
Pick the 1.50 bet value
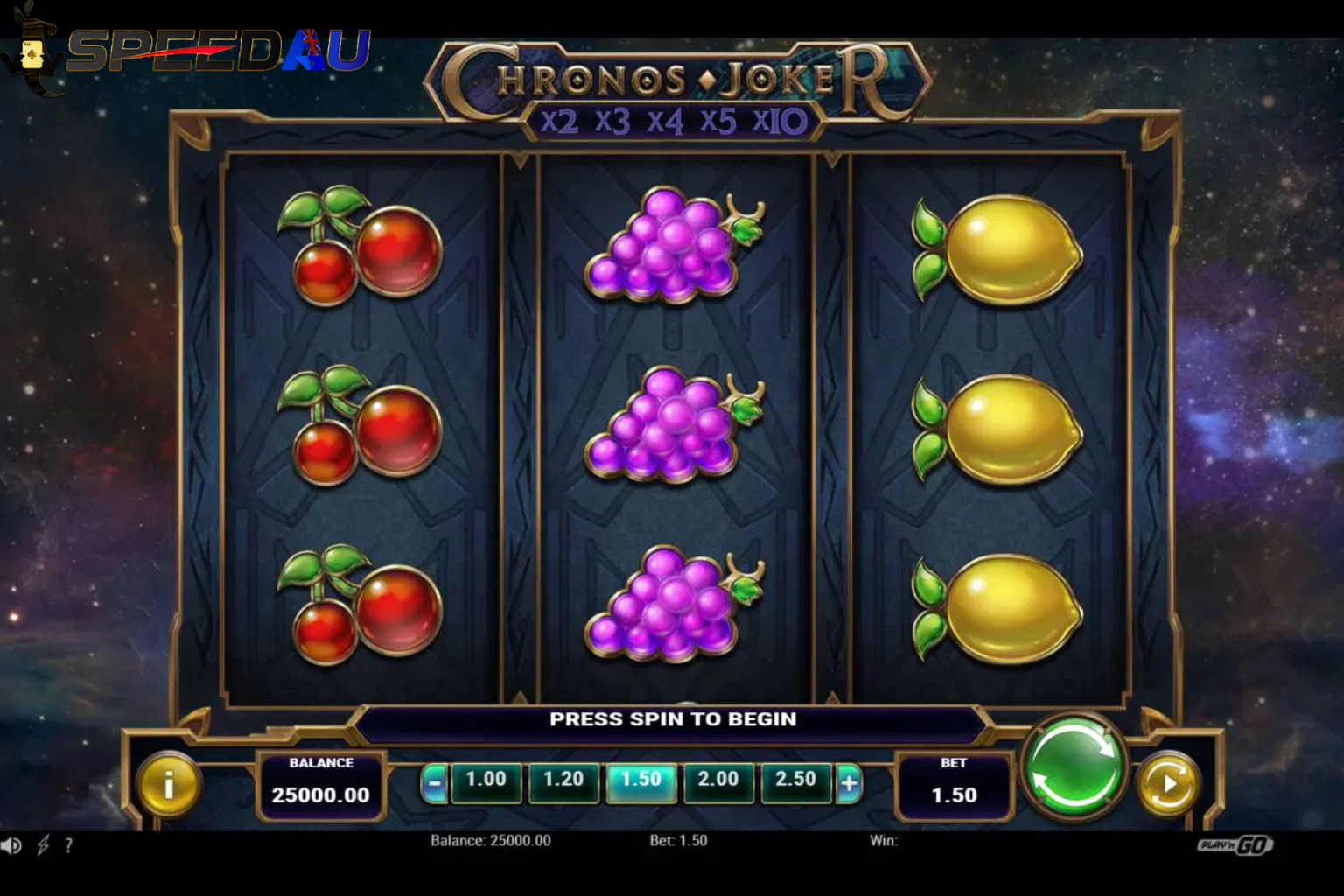click(641, 780)
